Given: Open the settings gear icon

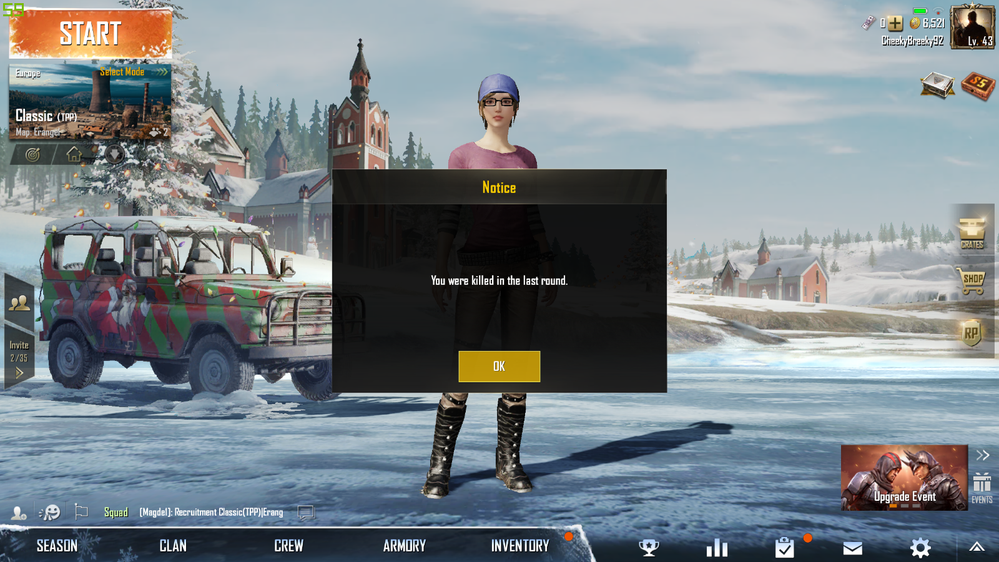Looking at the screenshot, I should pos(920,547).
